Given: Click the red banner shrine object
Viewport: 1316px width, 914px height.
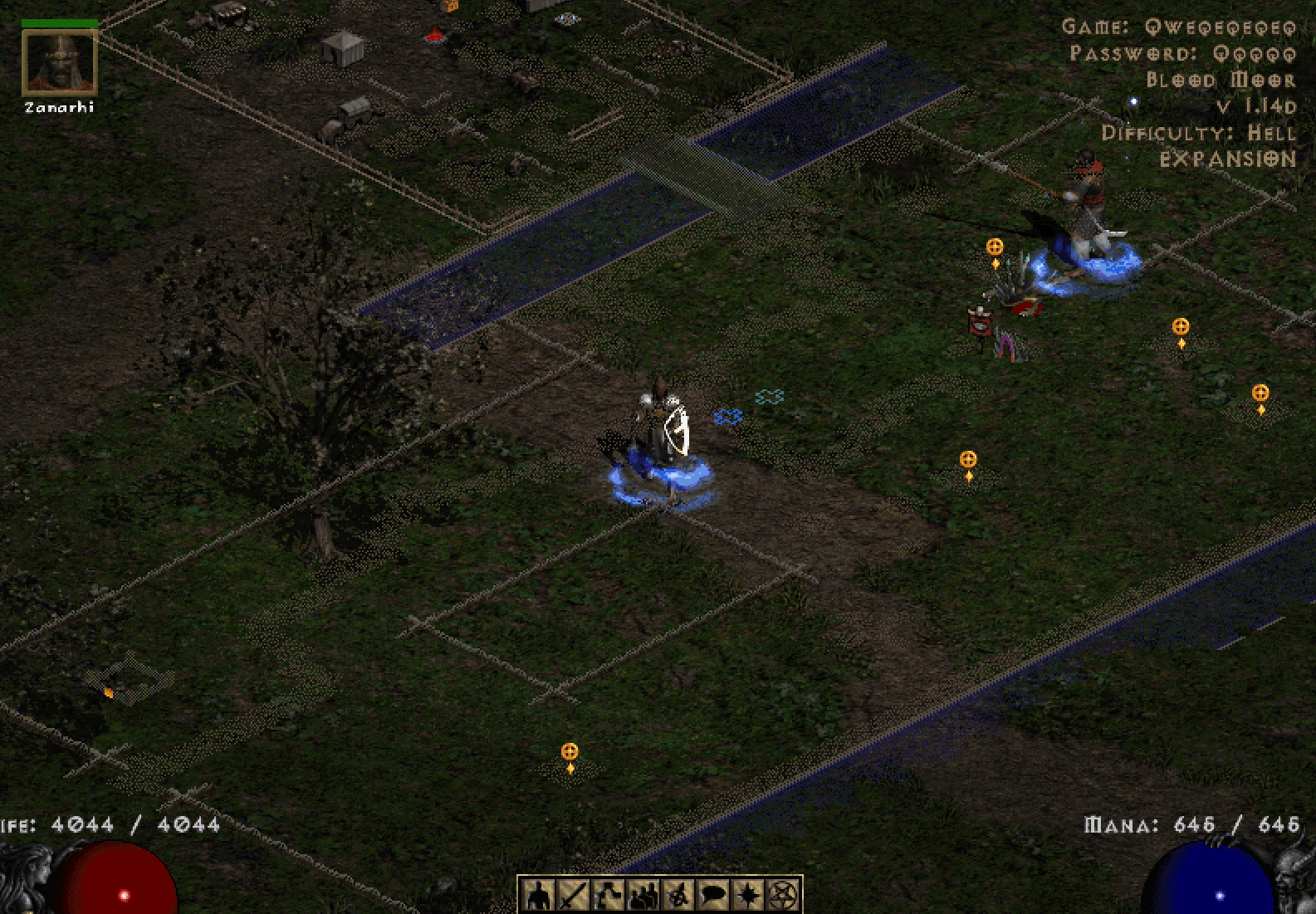Looking at the screenshot, I should click(x=981, y=324).
